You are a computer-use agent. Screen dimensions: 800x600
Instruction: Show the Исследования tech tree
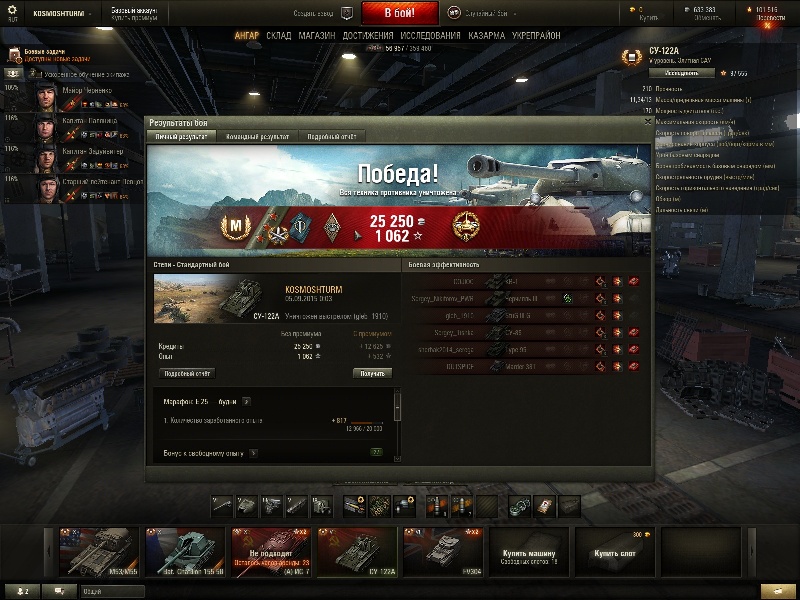[x=430, y=36]
